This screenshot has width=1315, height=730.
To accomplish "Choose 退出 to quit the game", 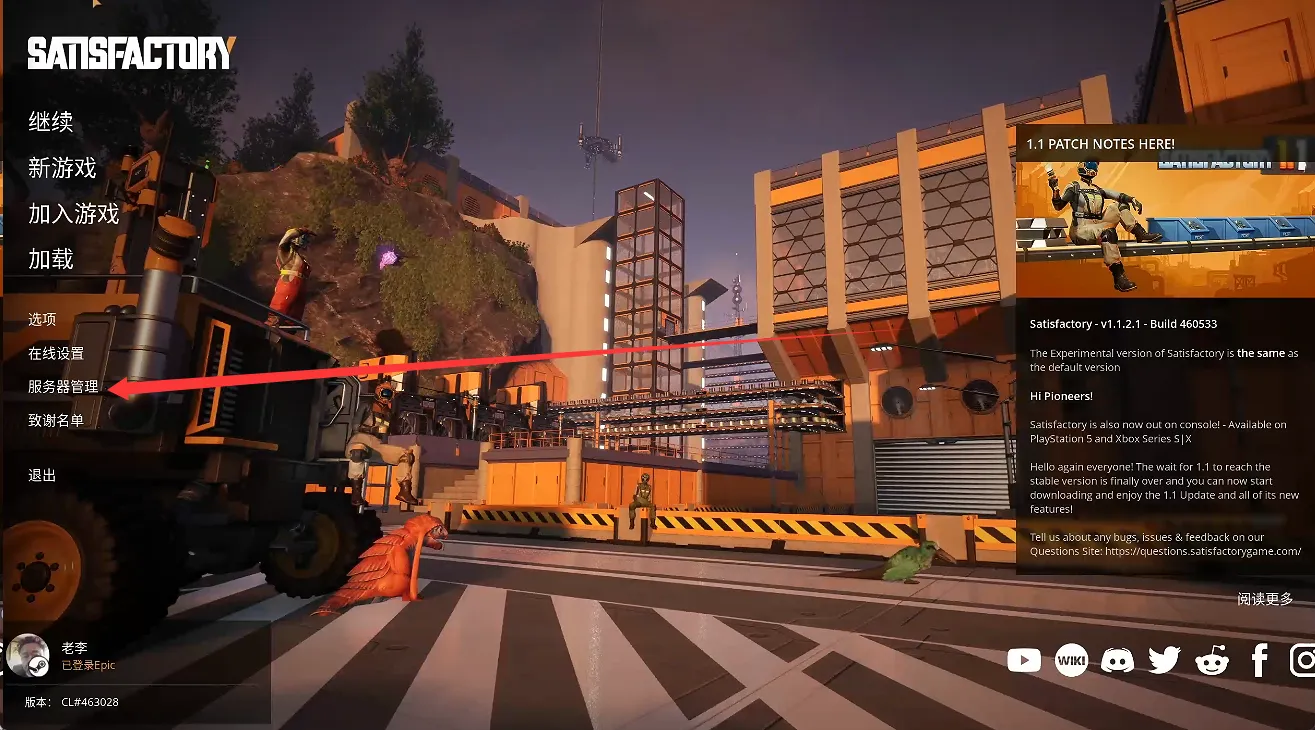I will coord(42,475).
